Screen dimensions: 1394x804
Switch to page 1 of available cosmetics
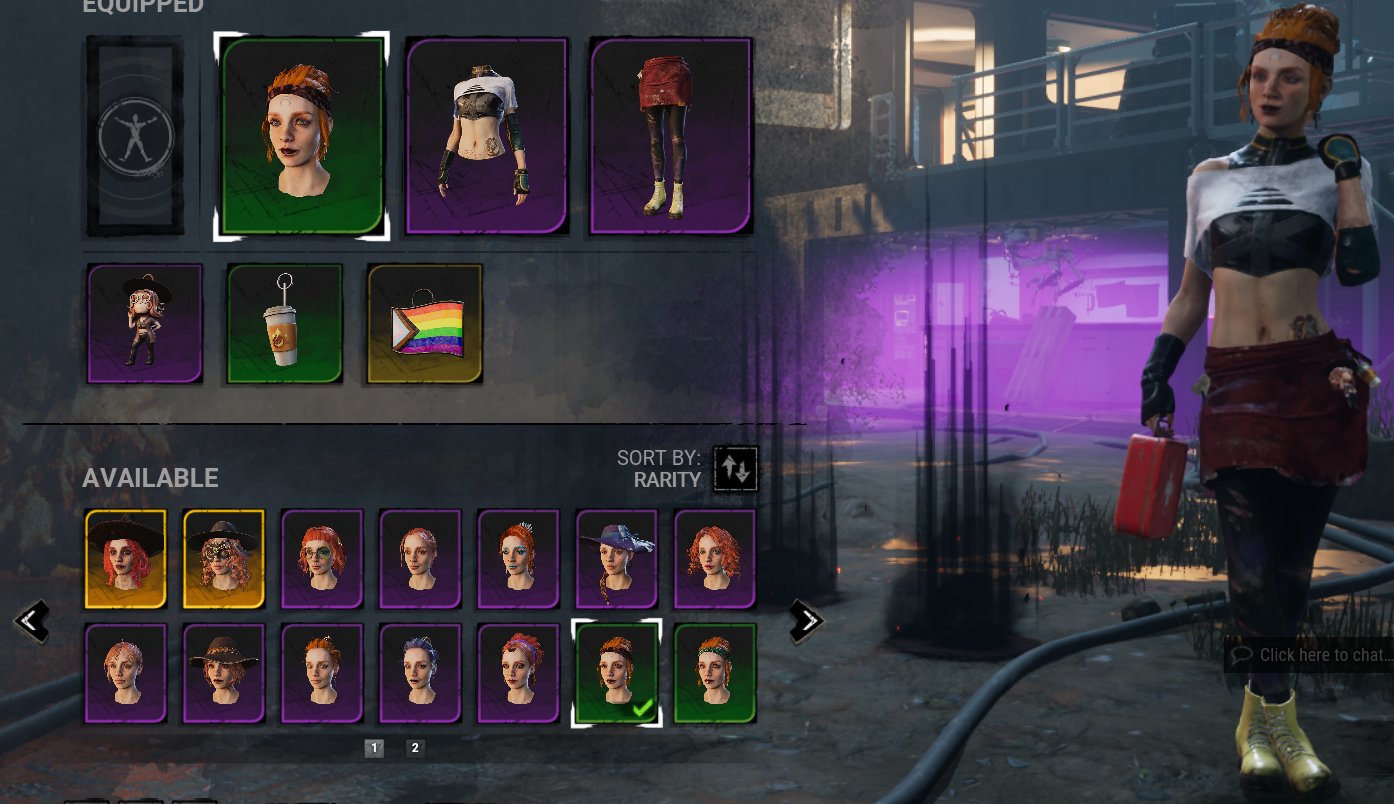click(375, 748)
